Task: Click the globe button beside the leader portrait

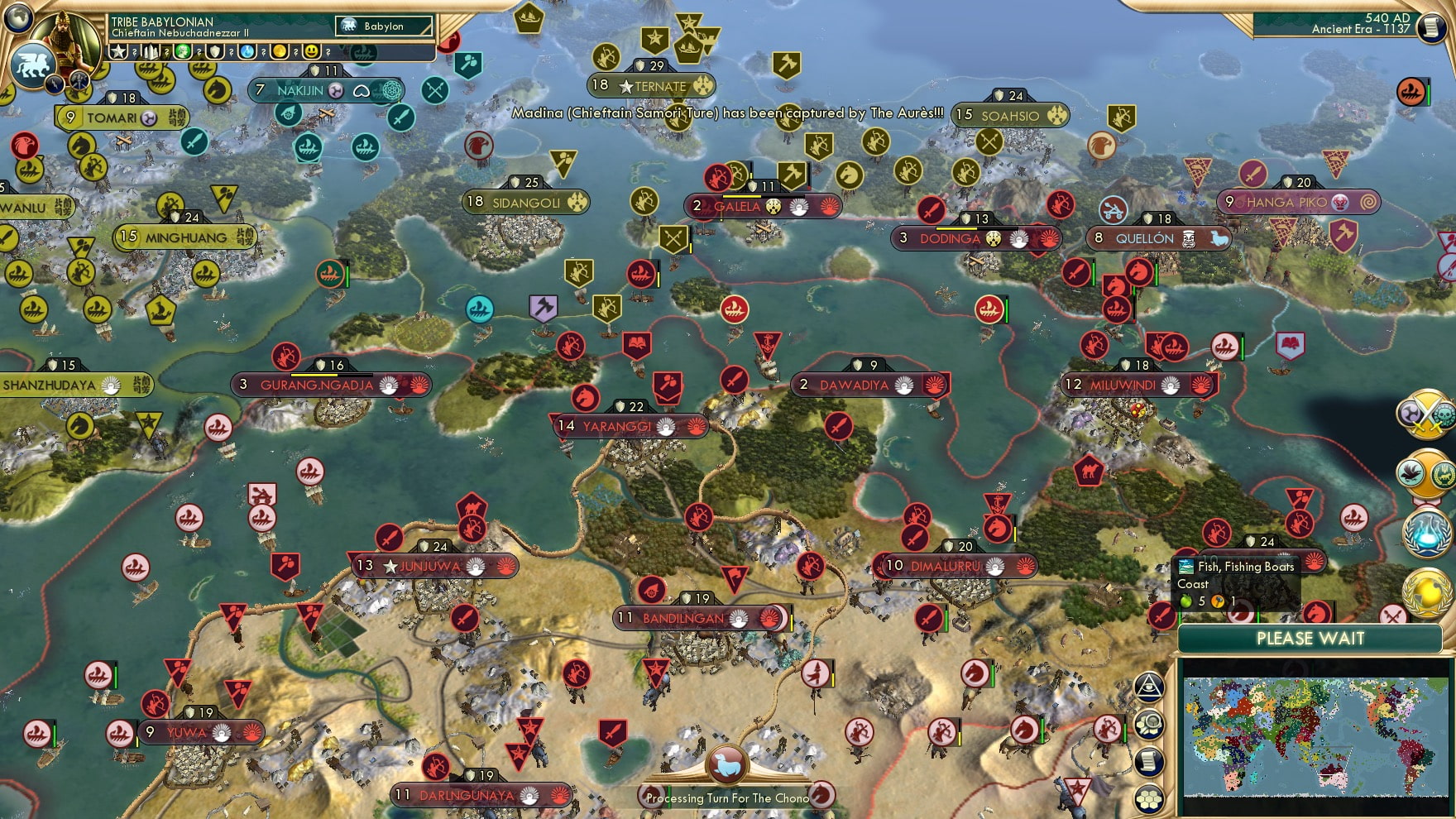Action: (x=18, y=17)
